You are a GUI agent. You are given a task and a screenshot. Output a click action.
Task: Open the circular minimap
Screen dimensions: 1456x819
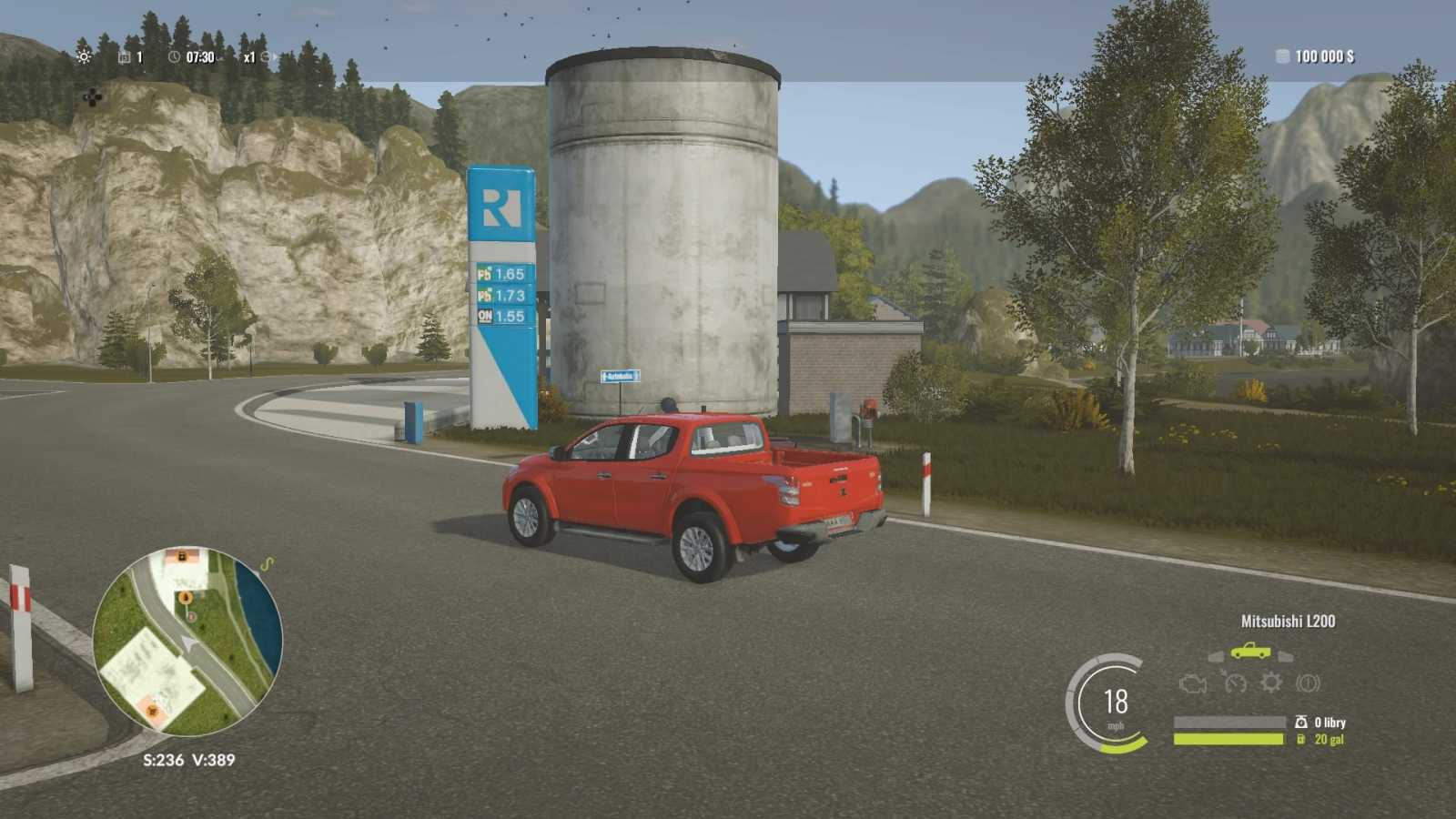click(x=187, y=642)
